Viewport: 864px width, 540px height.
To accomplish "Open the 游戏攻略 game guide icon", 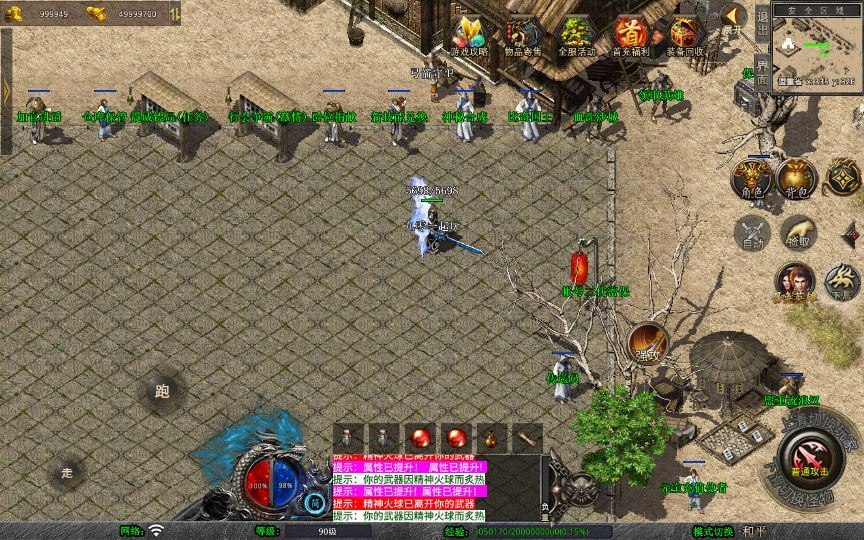I will (469, 34).
